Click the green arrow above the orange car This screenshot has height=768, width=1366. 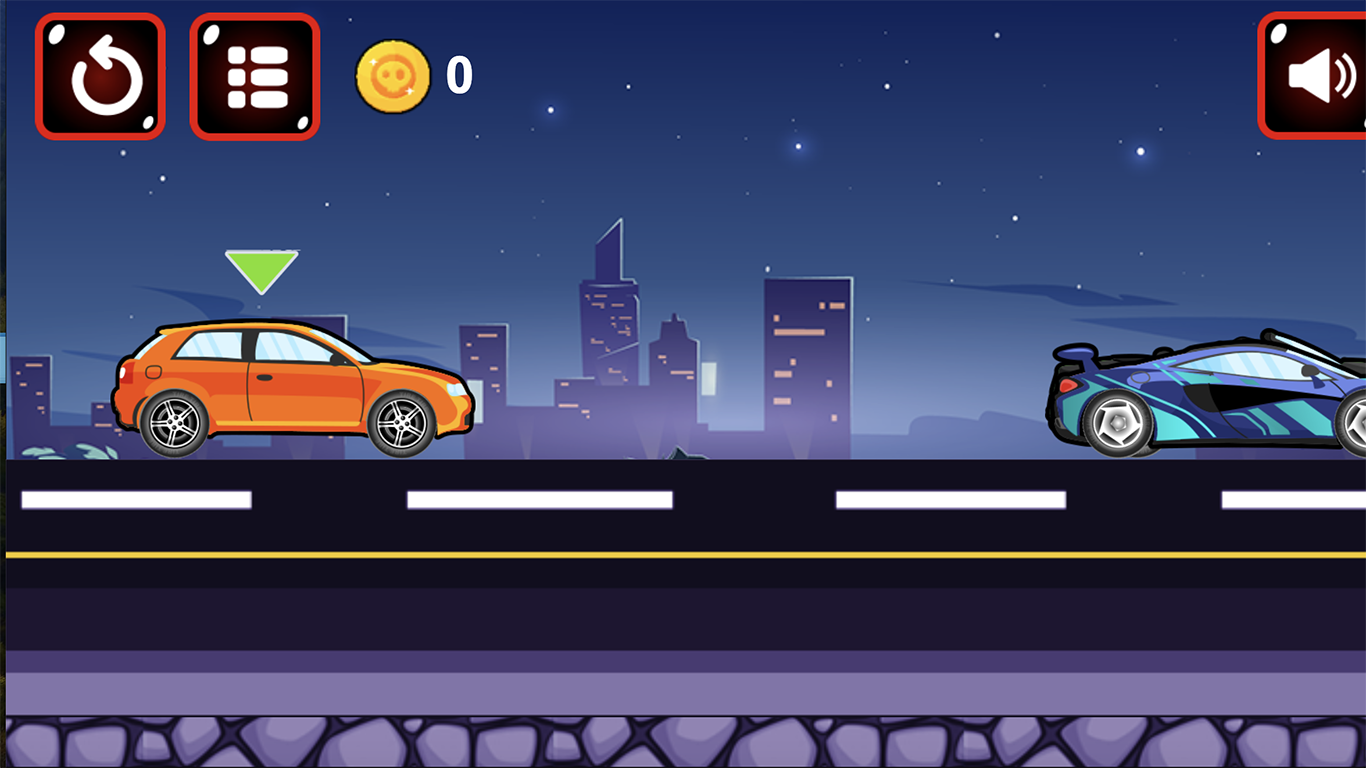click(262, 265)
